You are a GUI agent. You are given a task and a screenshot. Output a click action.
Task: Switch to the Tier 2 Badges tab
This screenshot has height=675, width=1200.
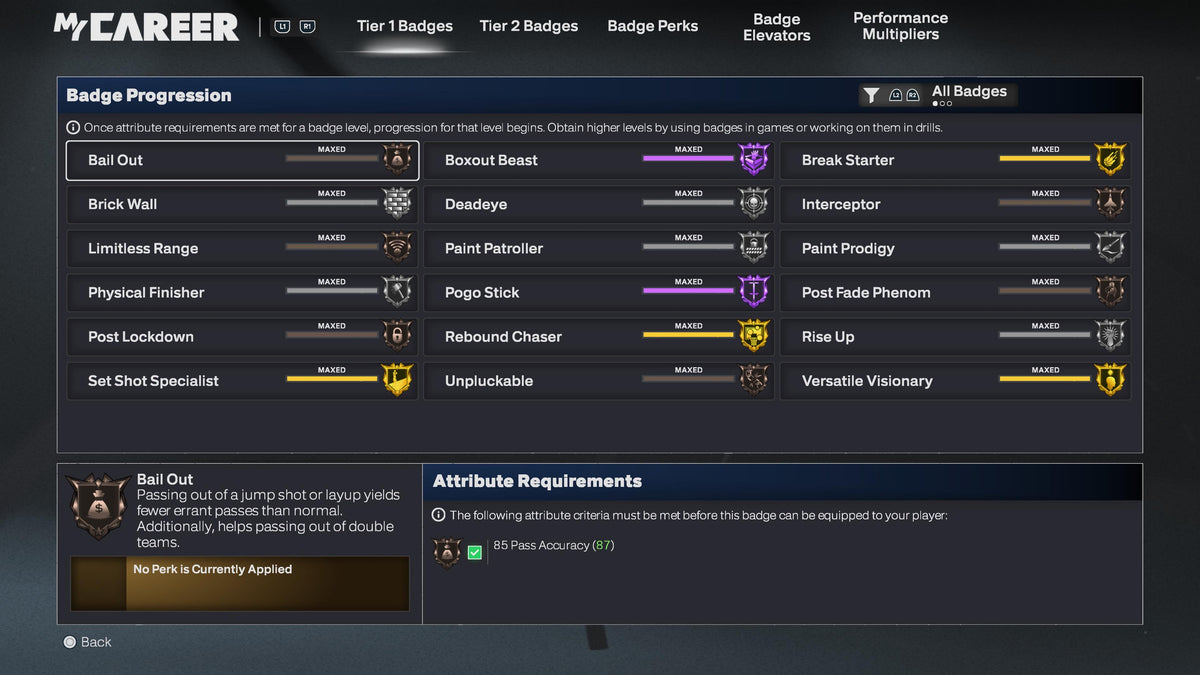coord(528,26)
